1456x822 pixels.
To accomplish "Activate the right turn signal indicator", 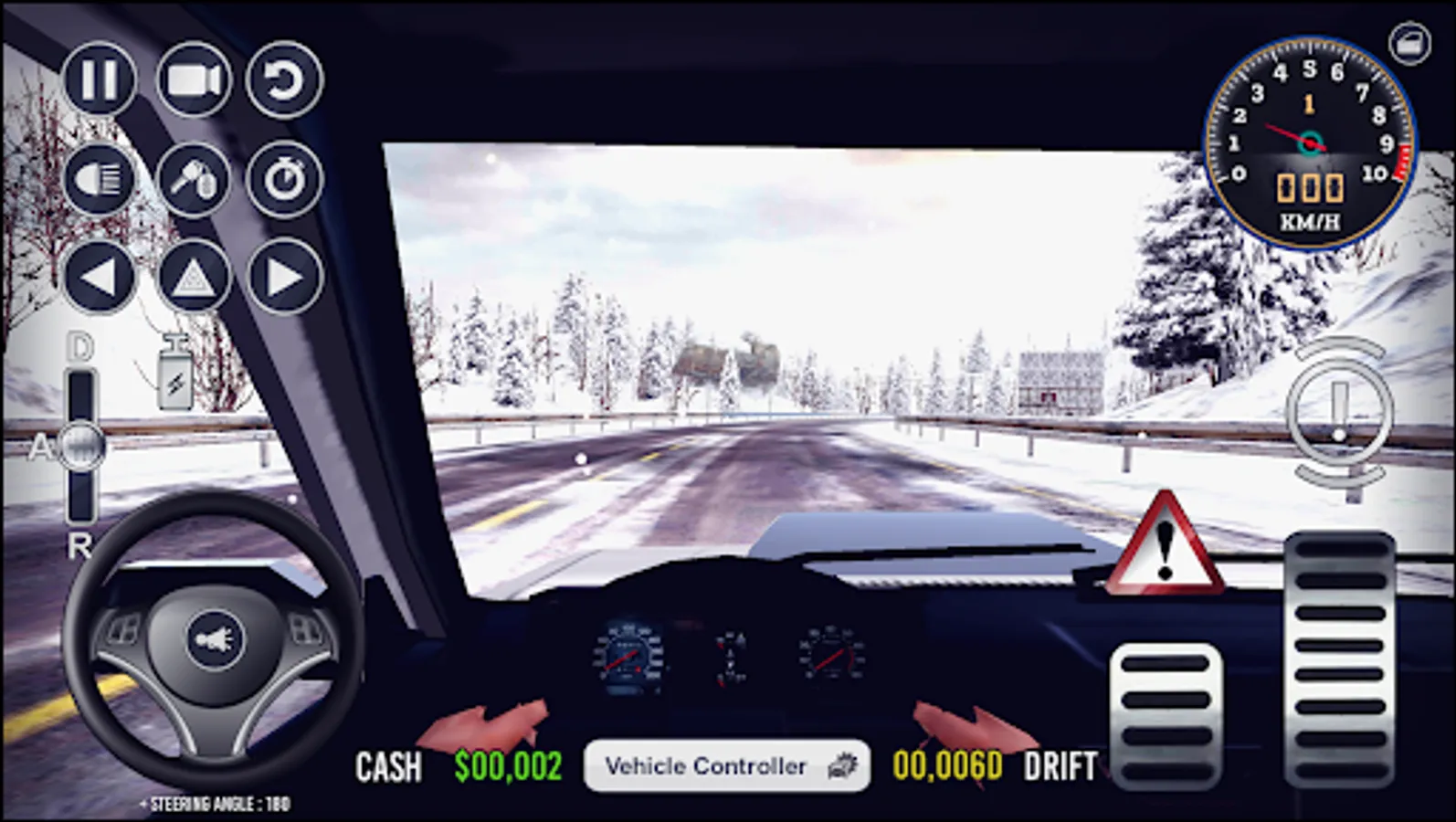I will point(285,274).
